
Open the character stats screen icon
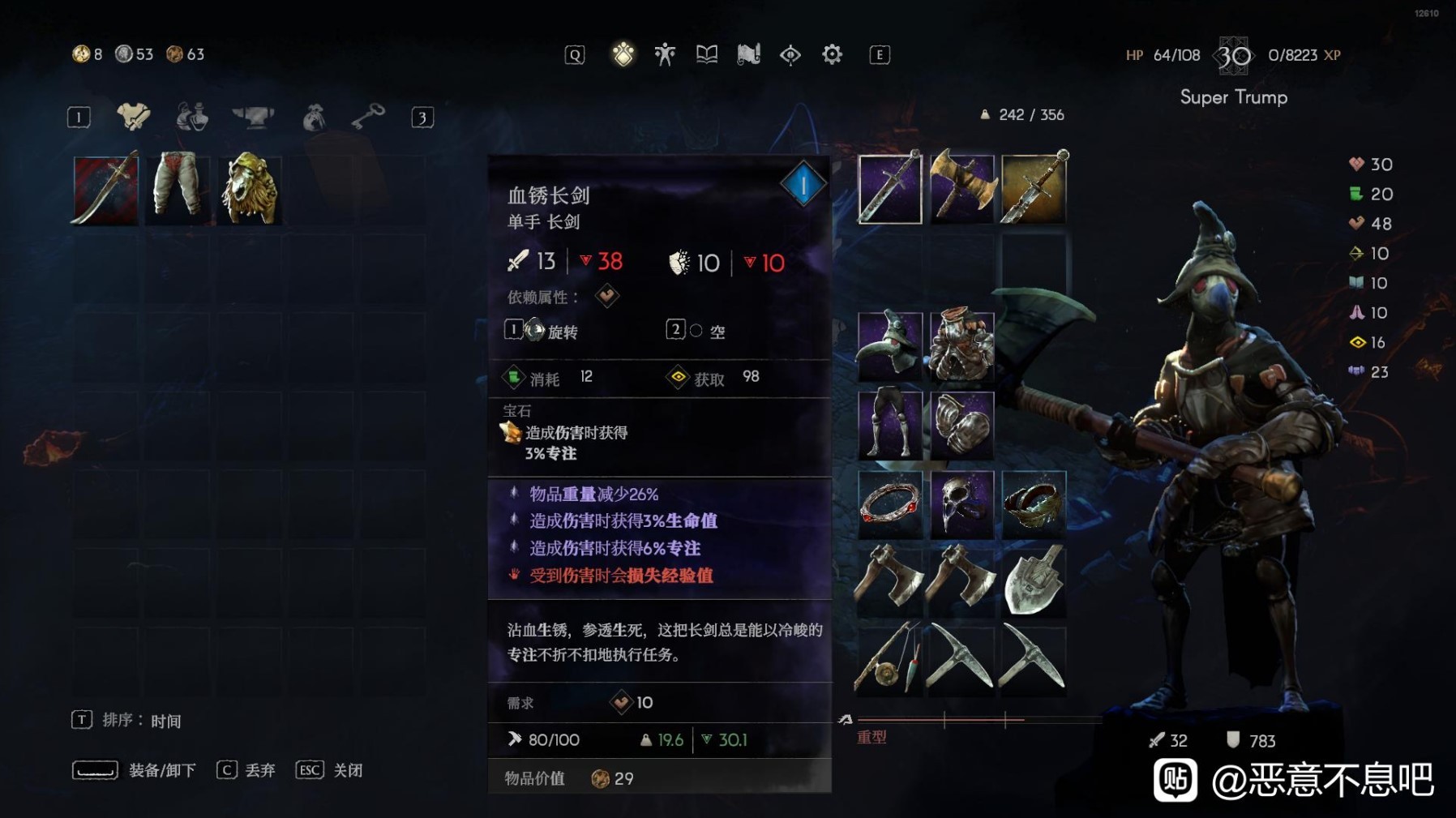tap(665, 54)
